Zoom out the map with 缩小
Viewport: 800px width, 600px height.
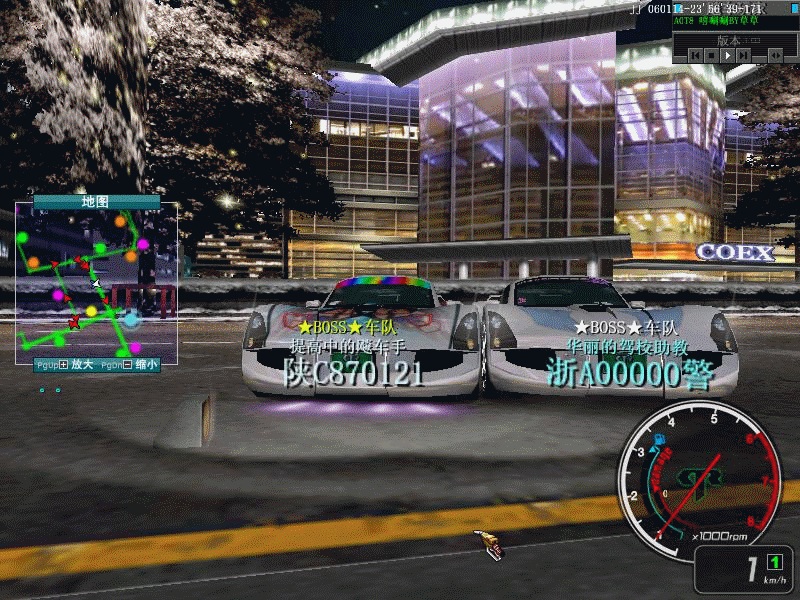tap(145, 365)
